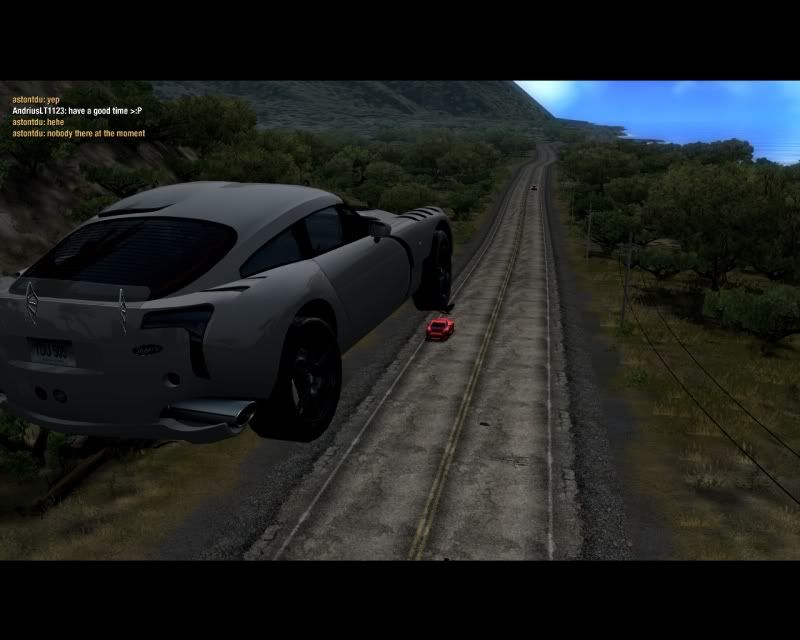Select the "nobody there at the moment" chat line
Screen dimensions: 800x640
tap(78, 133)
